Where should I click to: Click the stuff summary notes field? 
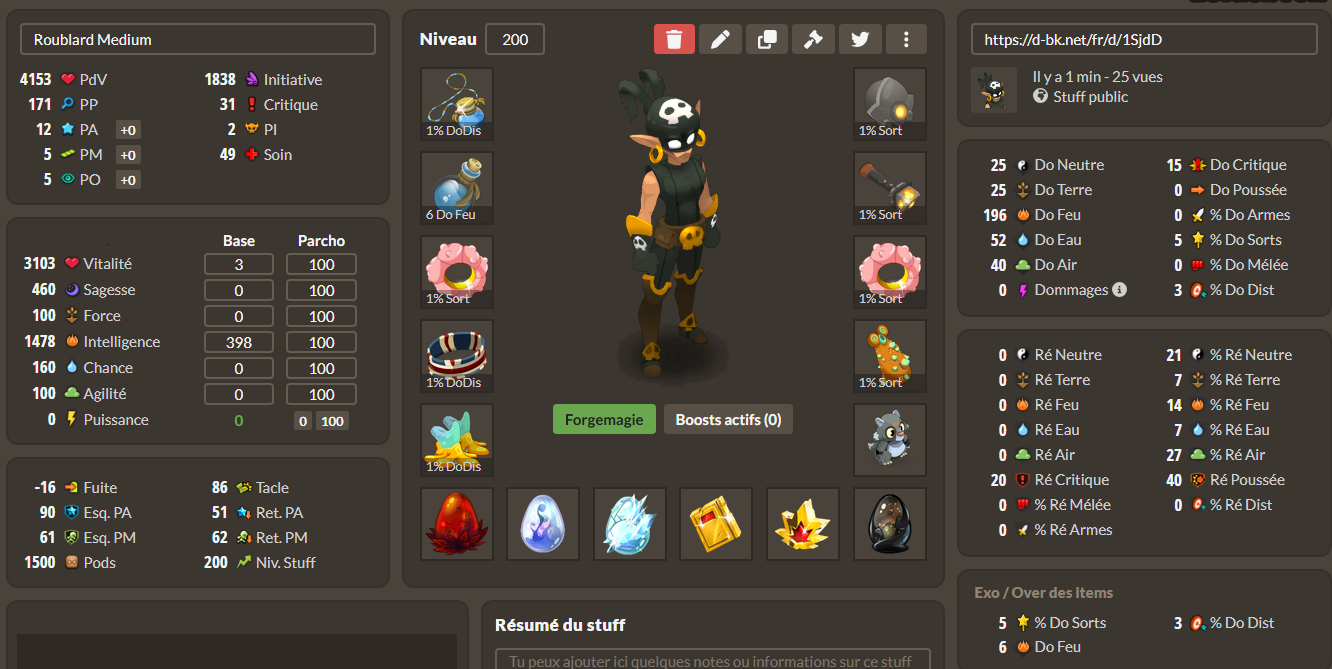[x=712, y=660]
